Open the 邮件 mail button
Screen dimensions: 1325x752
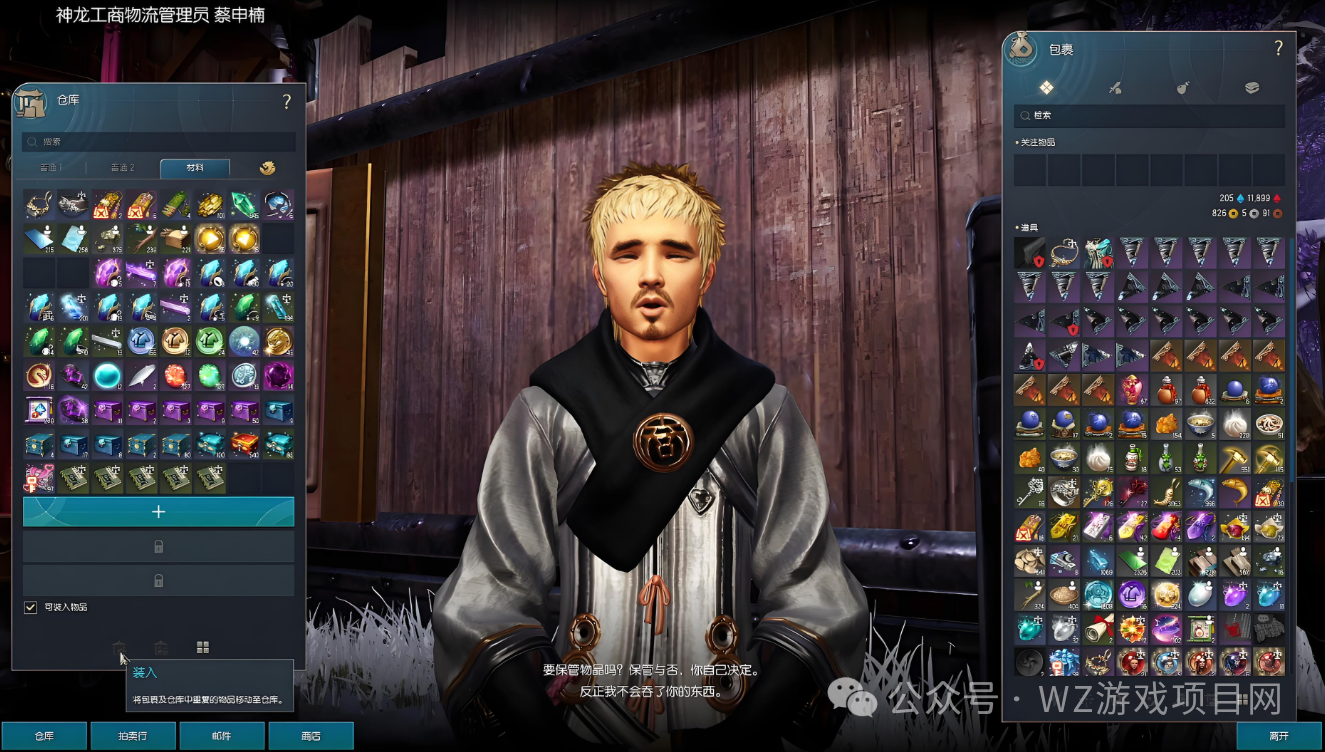pos(222,736)
